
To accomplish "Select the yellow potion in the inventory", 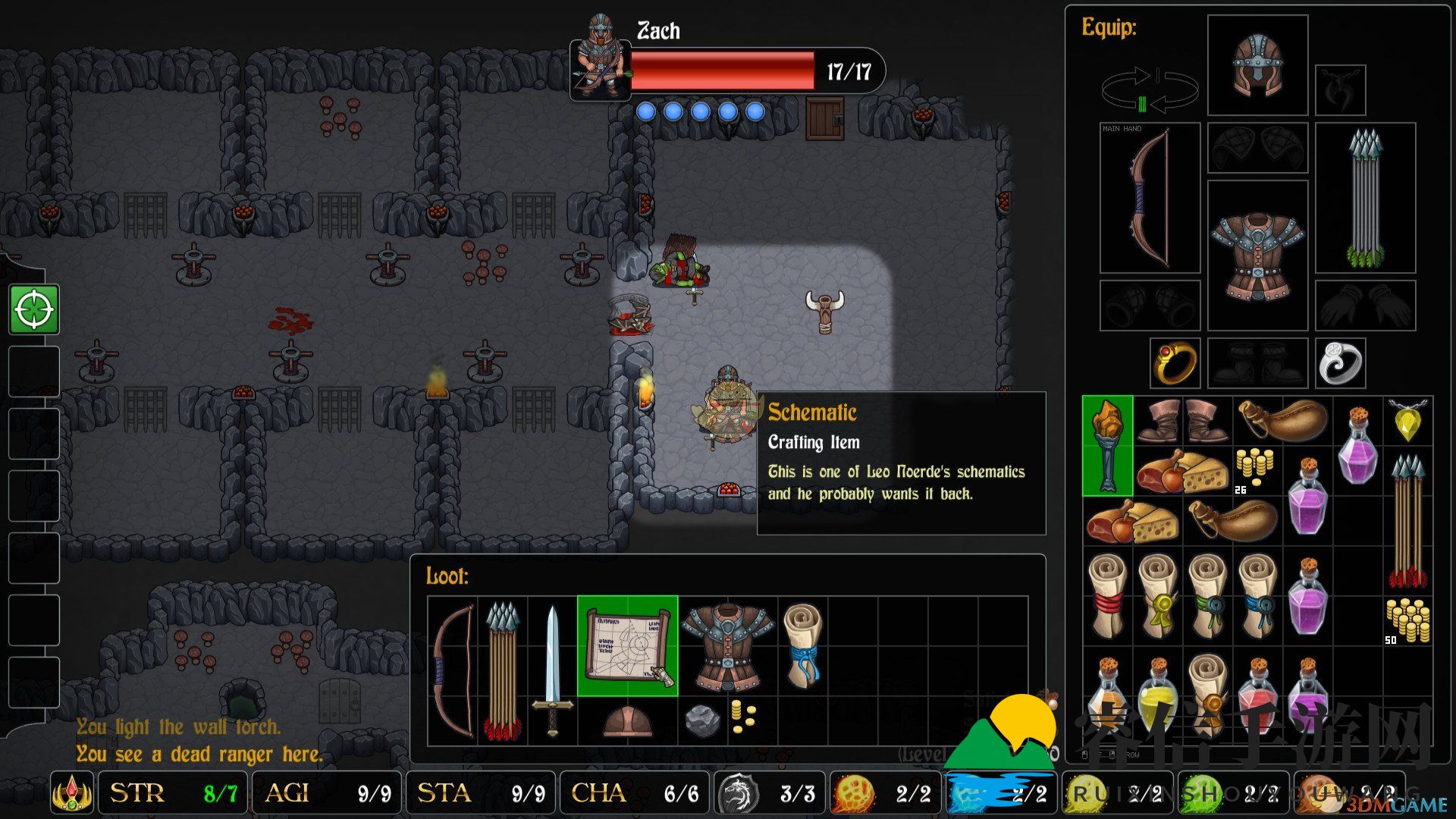I will click(x=1157, y=696).
